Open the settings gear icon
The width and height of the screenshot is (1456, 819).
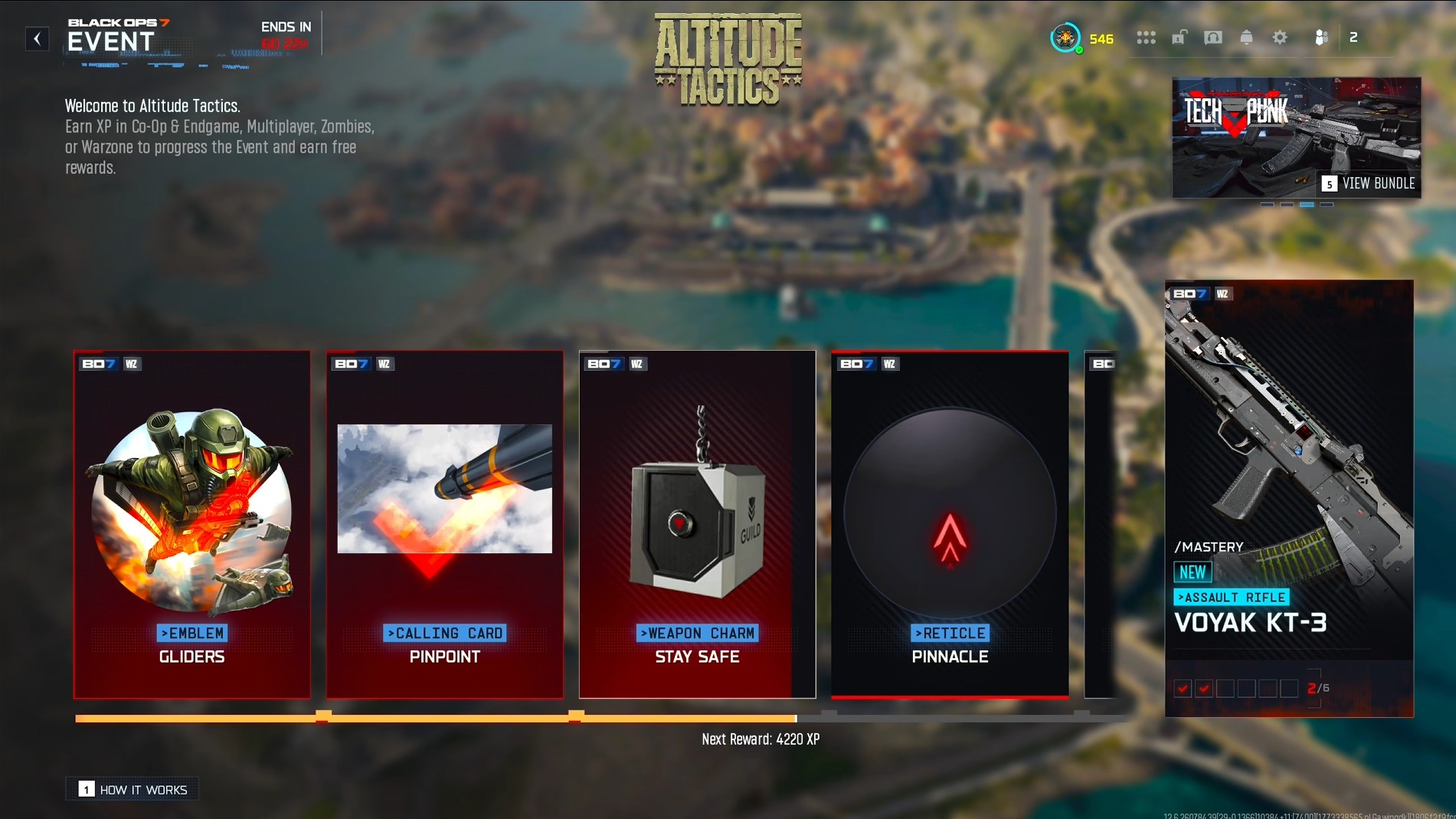click(x=1281, y=37)
